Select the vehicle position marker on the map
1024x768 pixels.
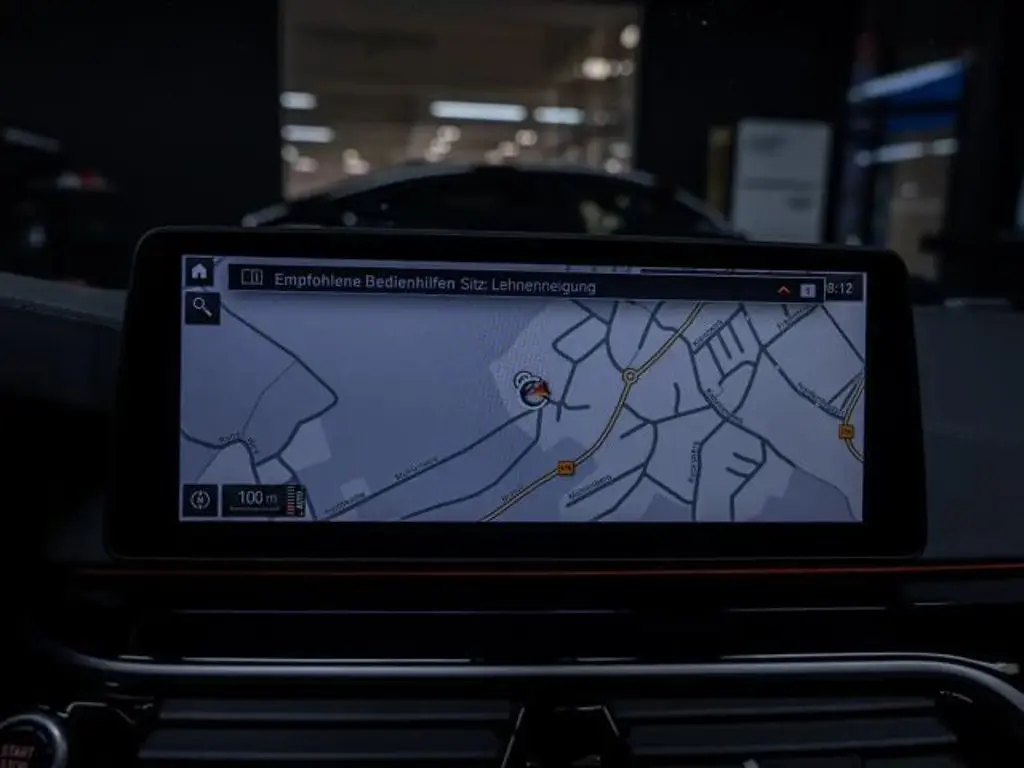534,391
